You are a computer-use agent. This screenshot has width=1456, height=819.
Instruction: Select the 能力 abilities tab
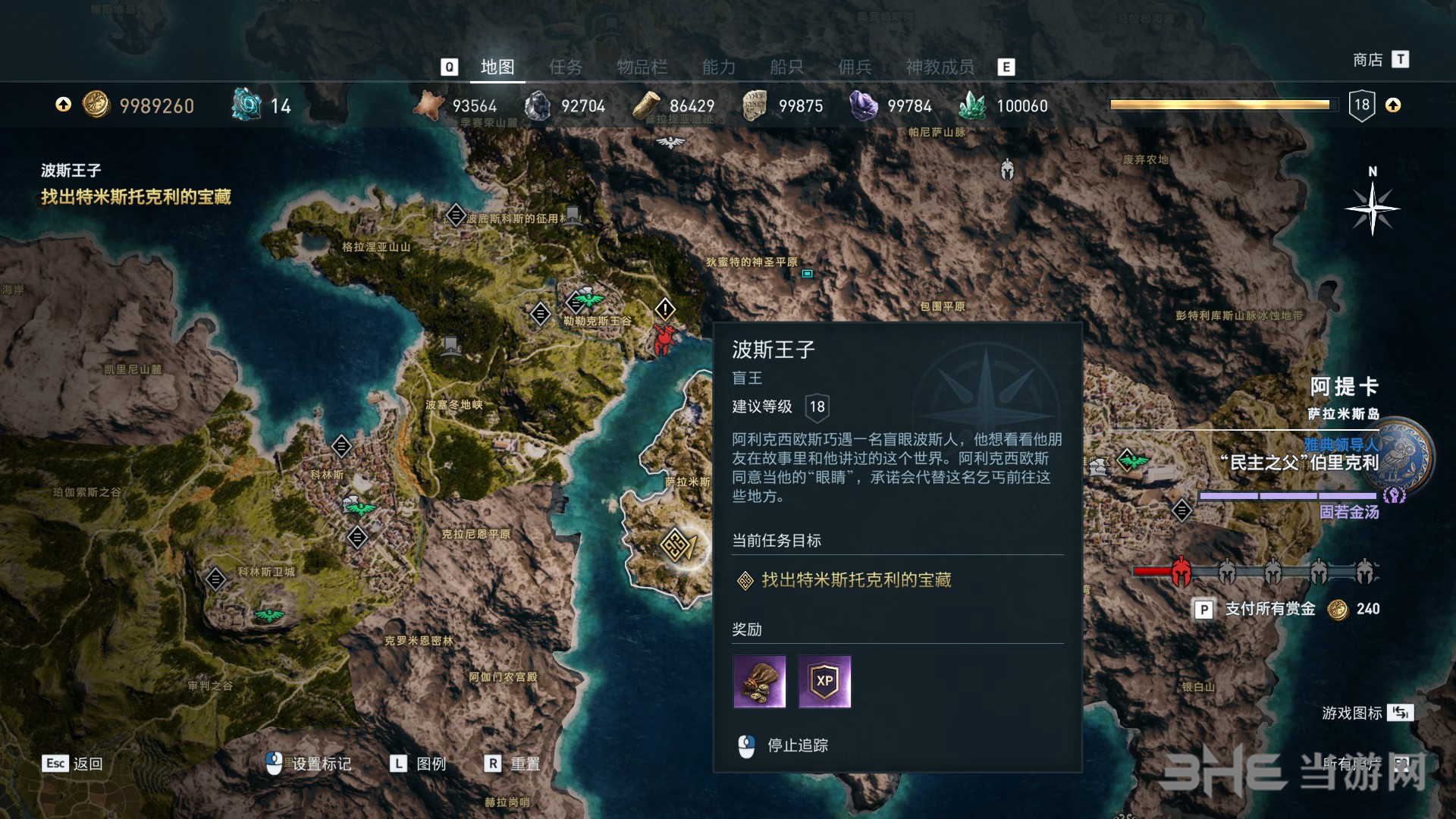pyautogui.click(x=718, y=67)
